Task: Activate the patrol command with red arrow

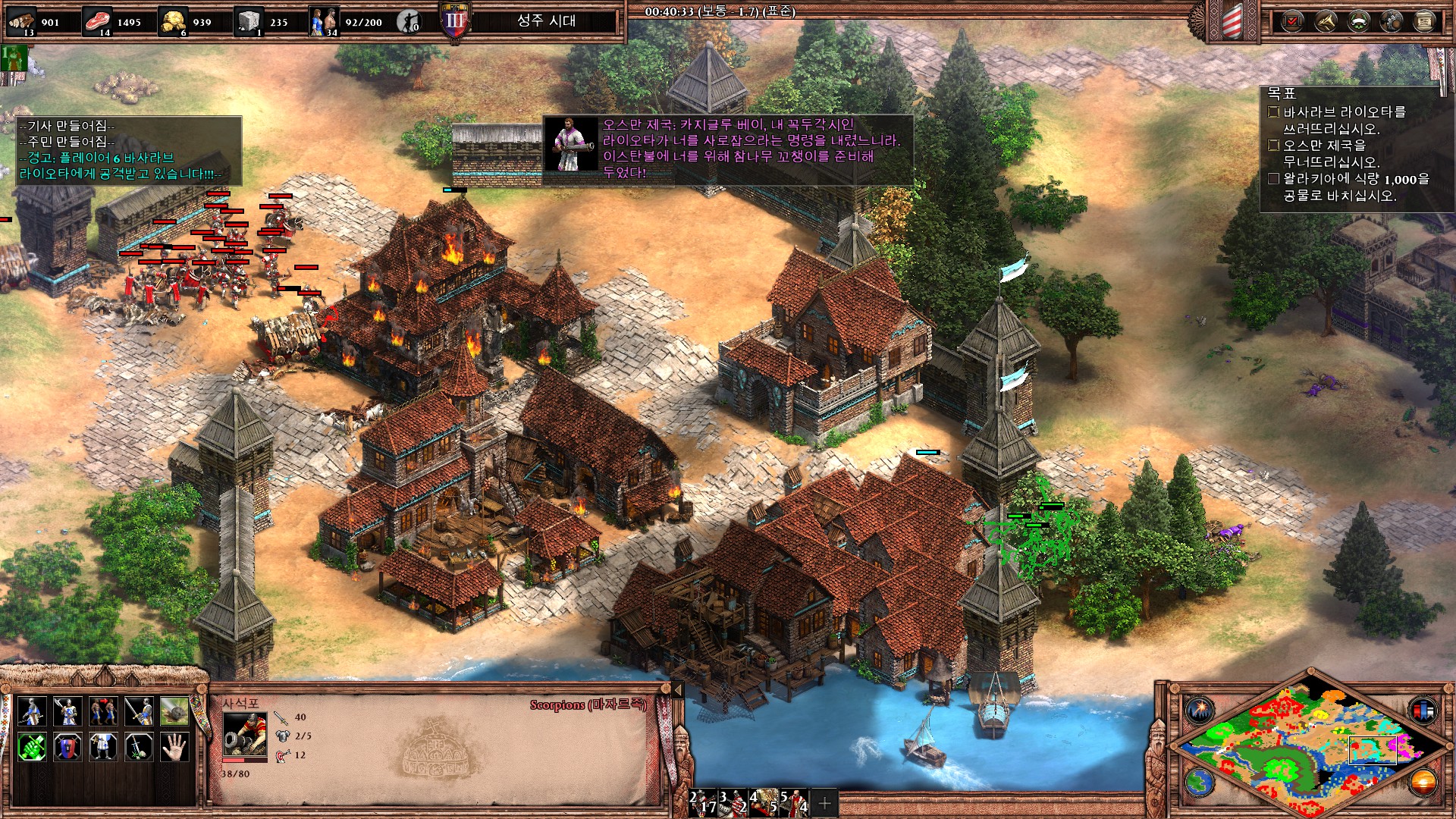Action: pyautogui.click(x=103, y=712)
